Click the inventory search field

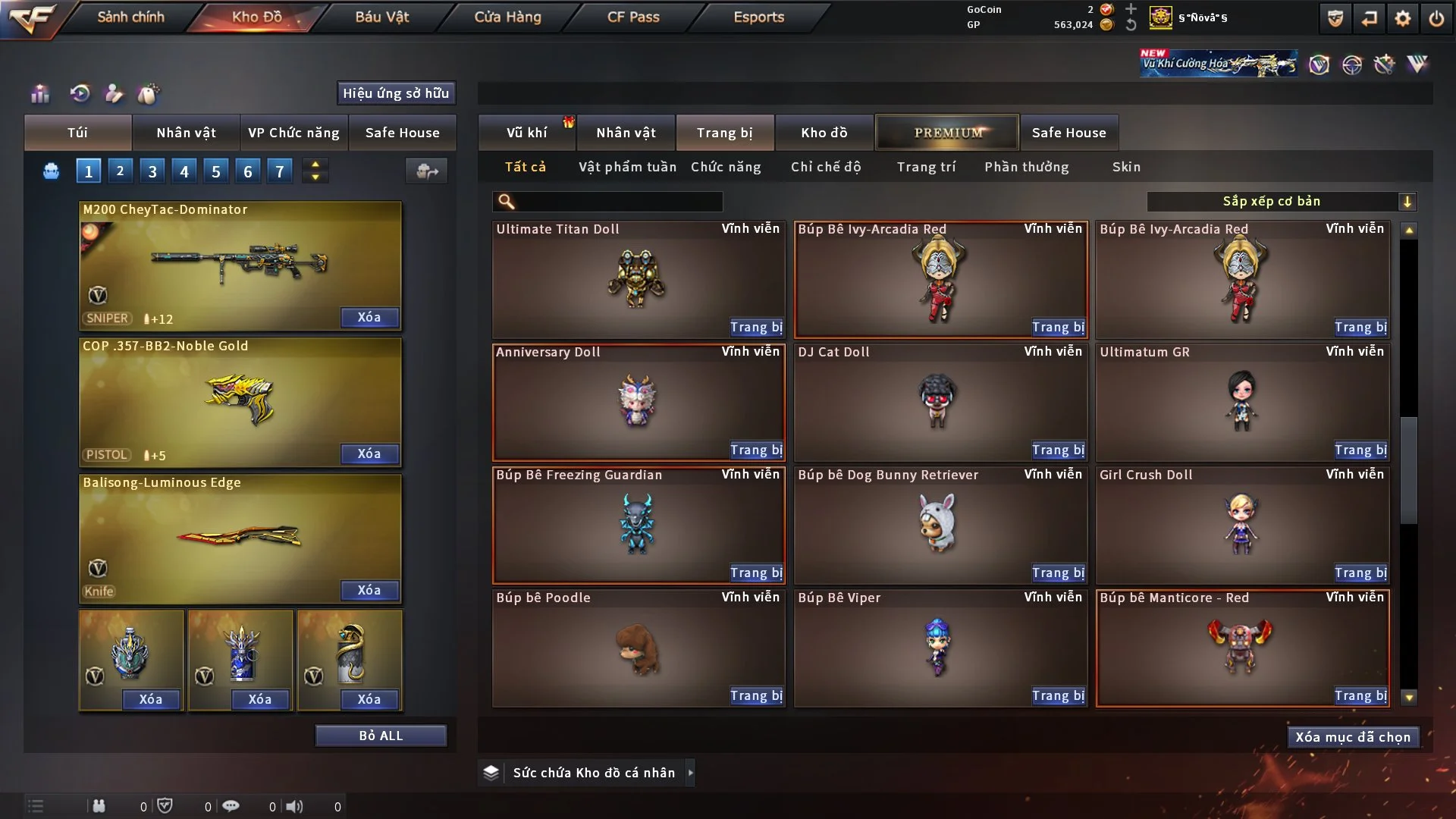[618, 201]
